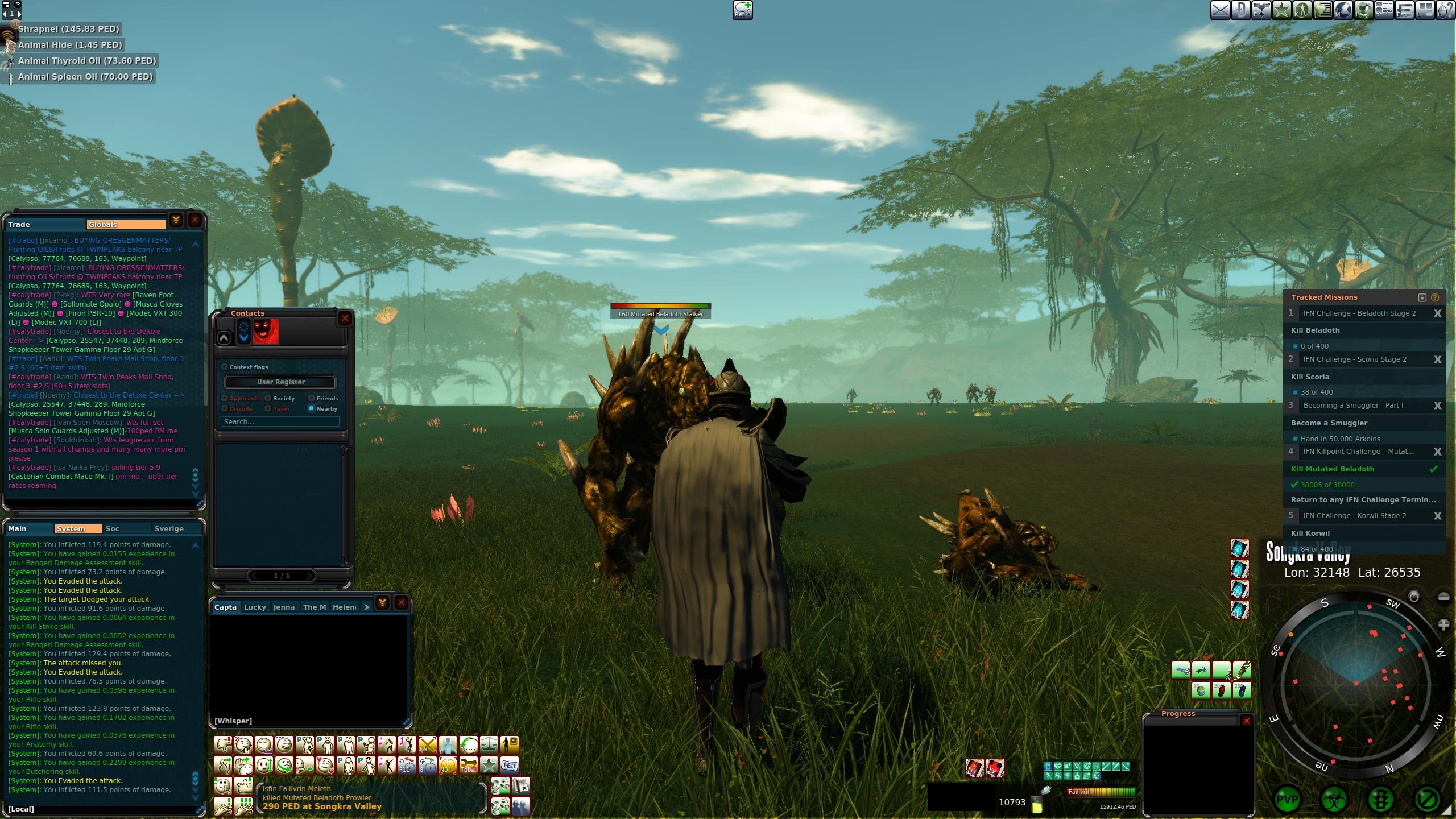This screenshot has width=1456, height=819.
Task: Select the Lucky whisper tab
Action: point(255,607)
